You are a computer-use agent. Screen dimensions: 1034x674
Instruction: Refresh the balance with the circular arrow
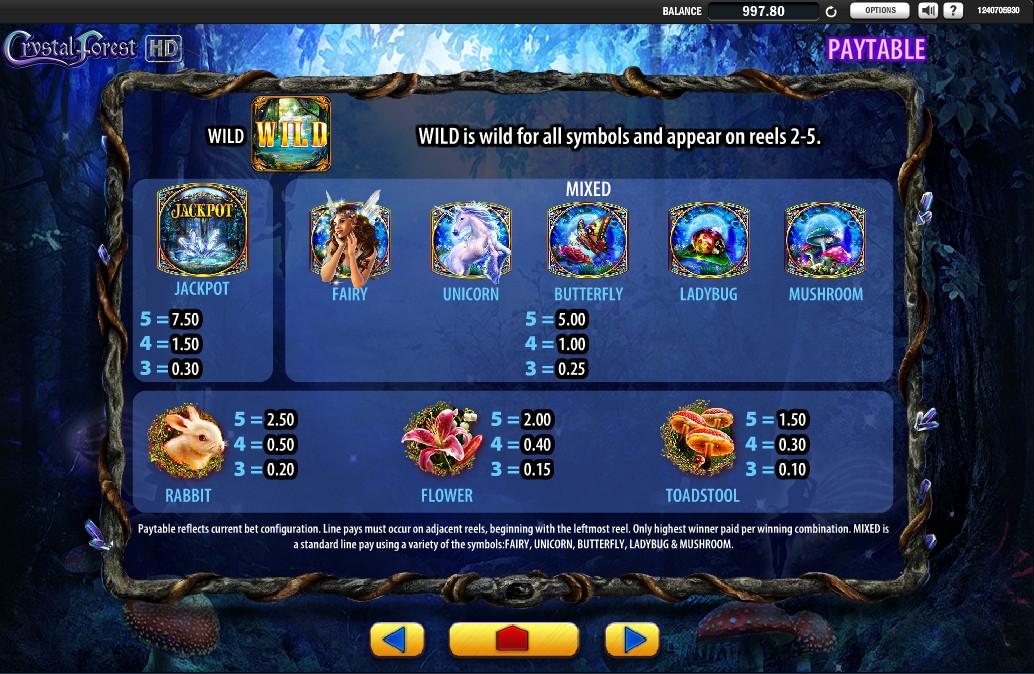[830, 12]
